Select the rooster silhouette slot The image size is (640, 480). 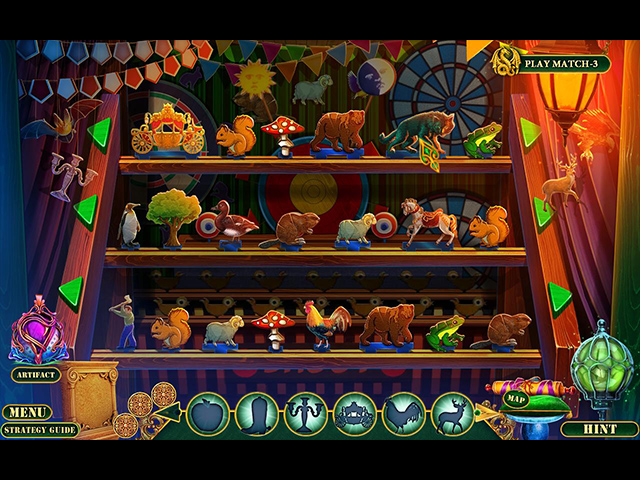coord(404,413)
